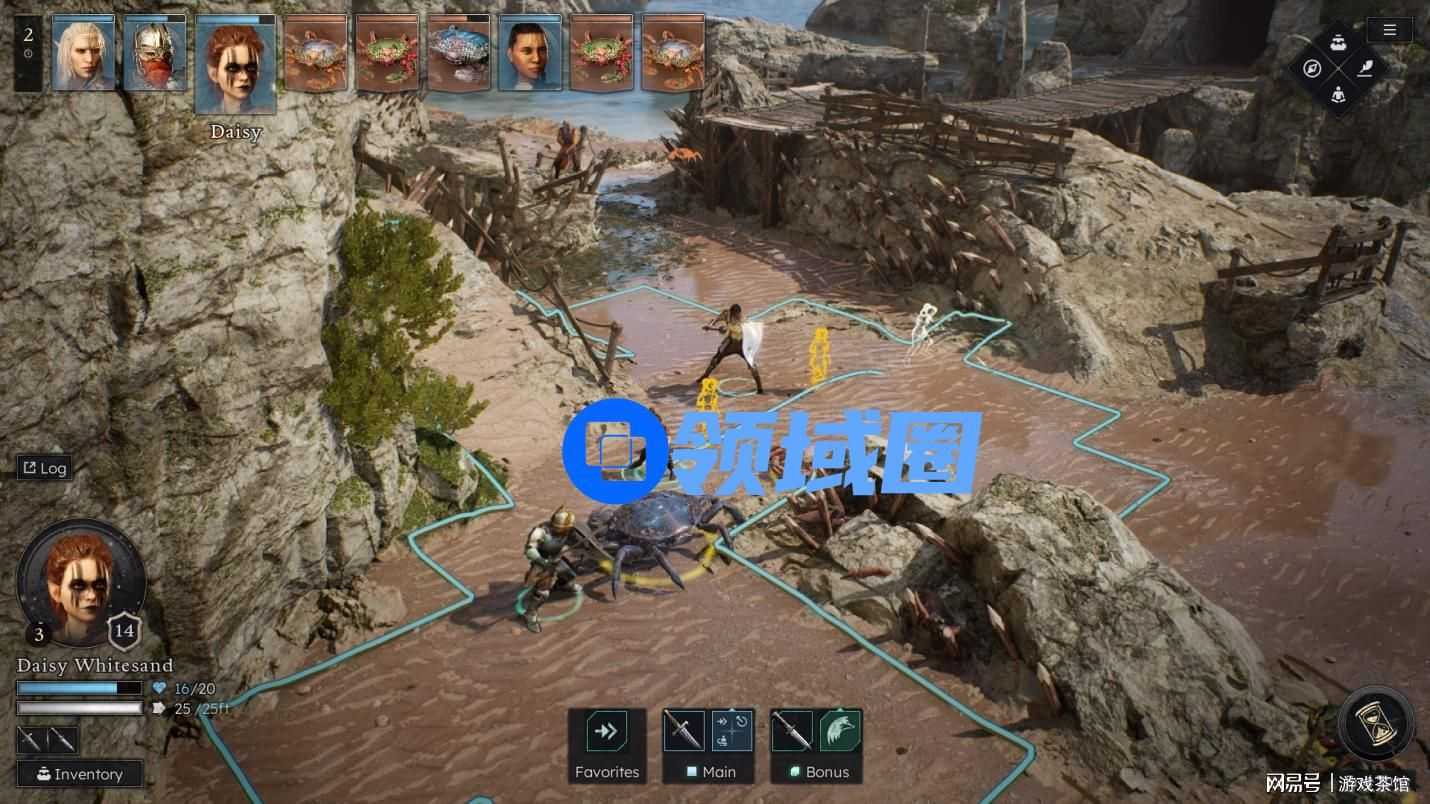Select the white-haired character's turn portrait

pos(83,53)
